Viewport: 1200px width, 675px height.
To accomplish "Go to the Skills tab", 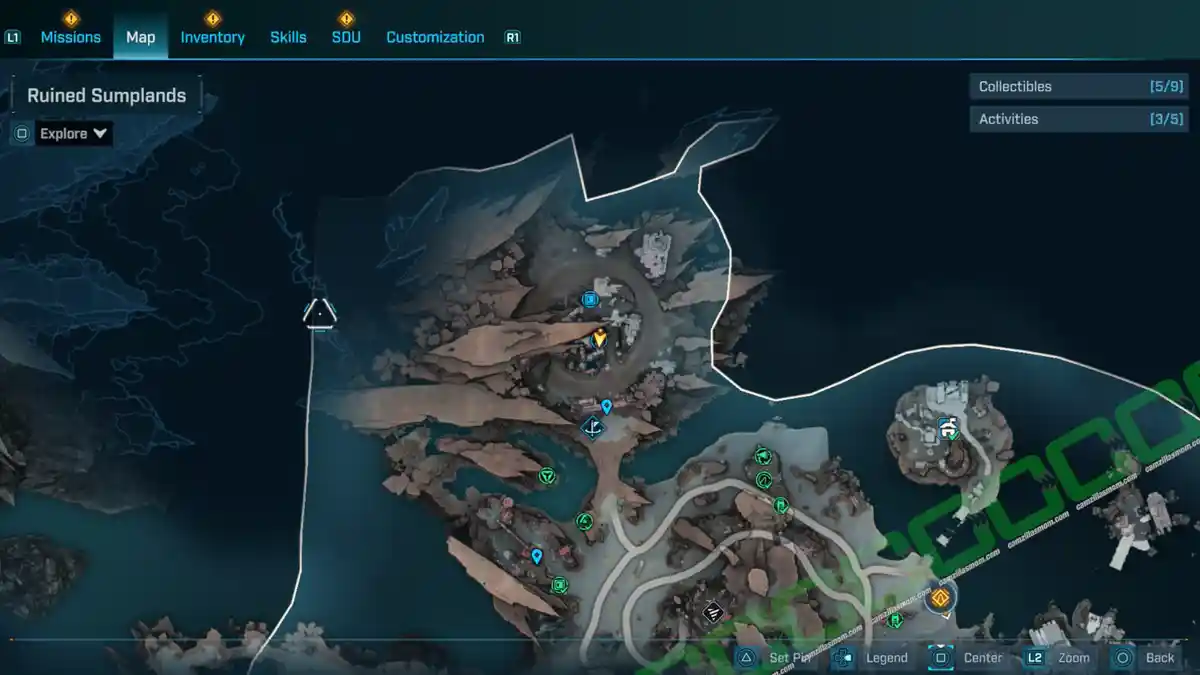I will point(288,37).
